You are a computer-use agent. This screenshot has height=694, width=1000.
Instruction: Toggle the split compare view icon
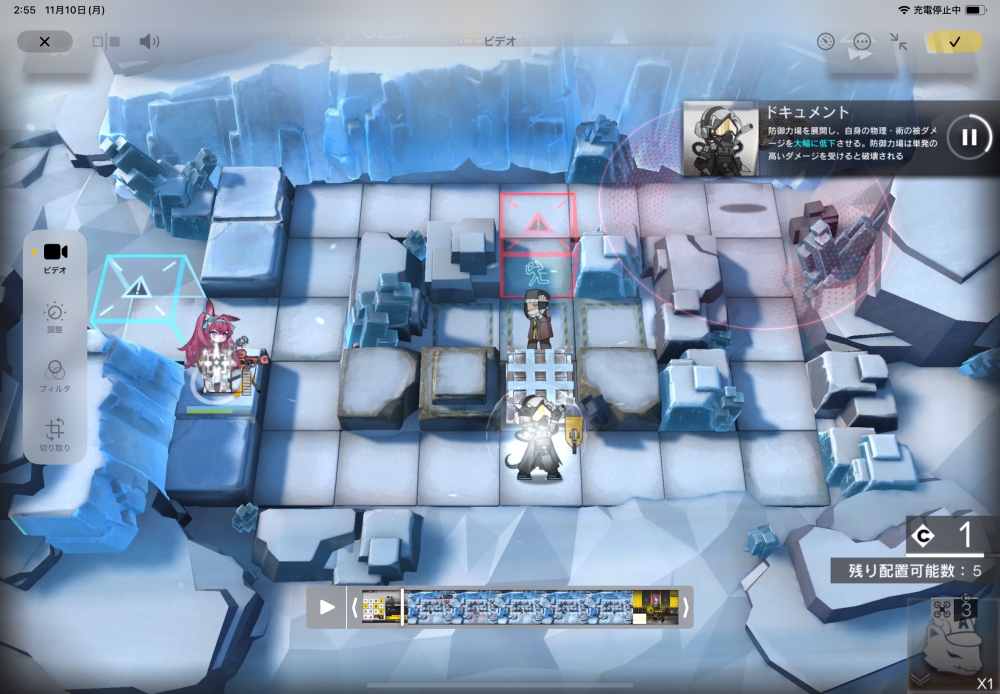(106, 42)
